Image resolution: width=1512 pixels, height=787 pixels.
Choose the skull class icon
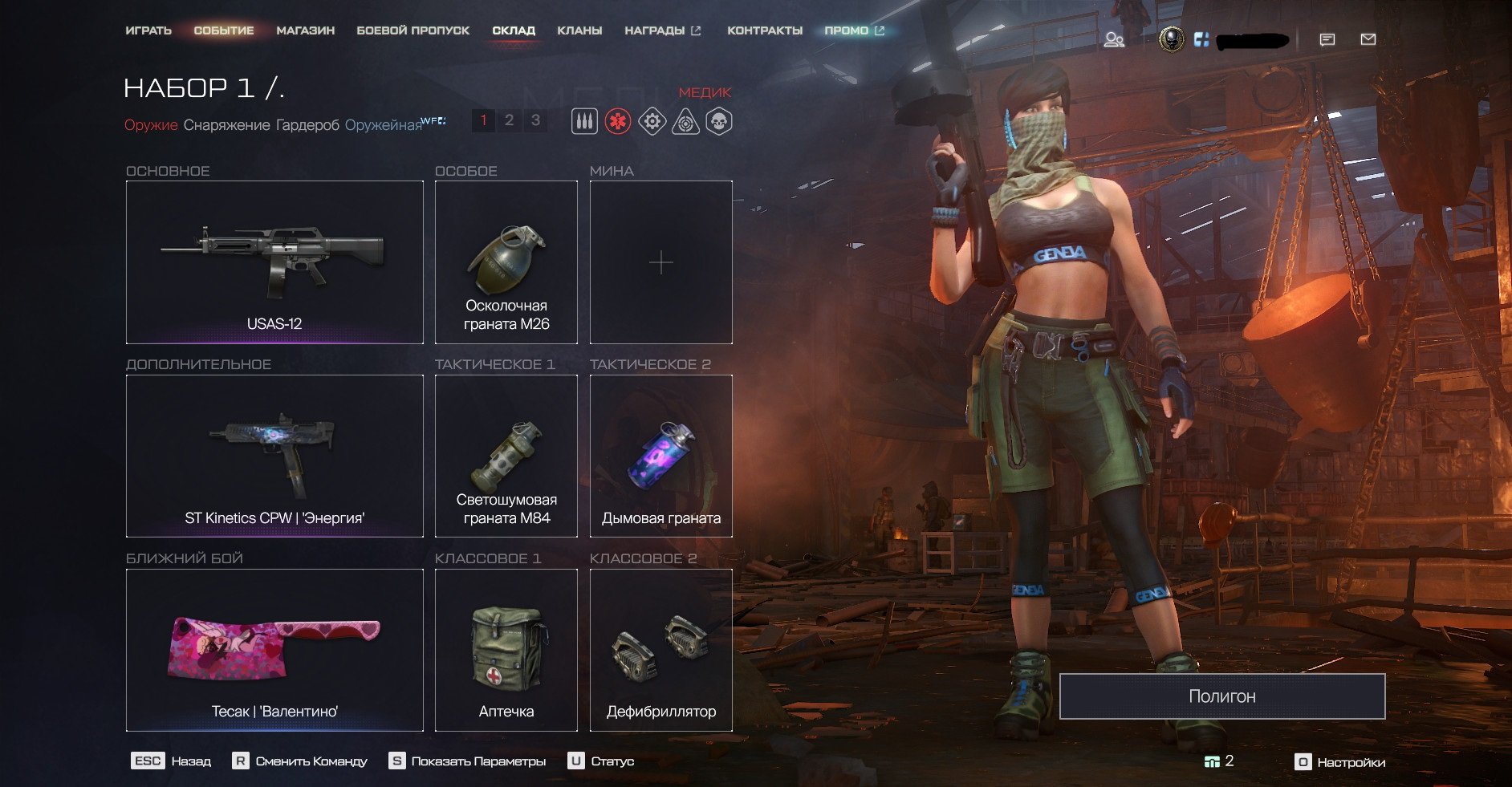[718, 122]
